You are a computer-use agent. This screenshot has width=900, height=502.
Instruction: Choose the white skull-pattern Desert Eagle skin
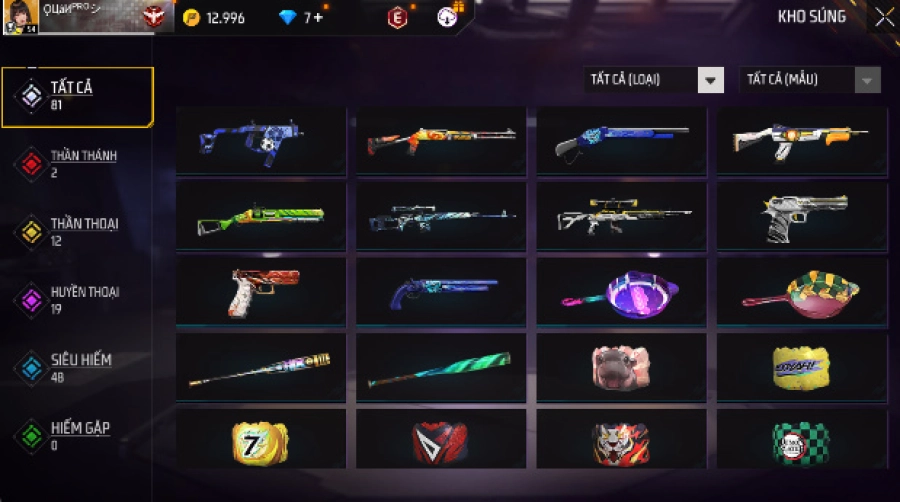point(802,217)
